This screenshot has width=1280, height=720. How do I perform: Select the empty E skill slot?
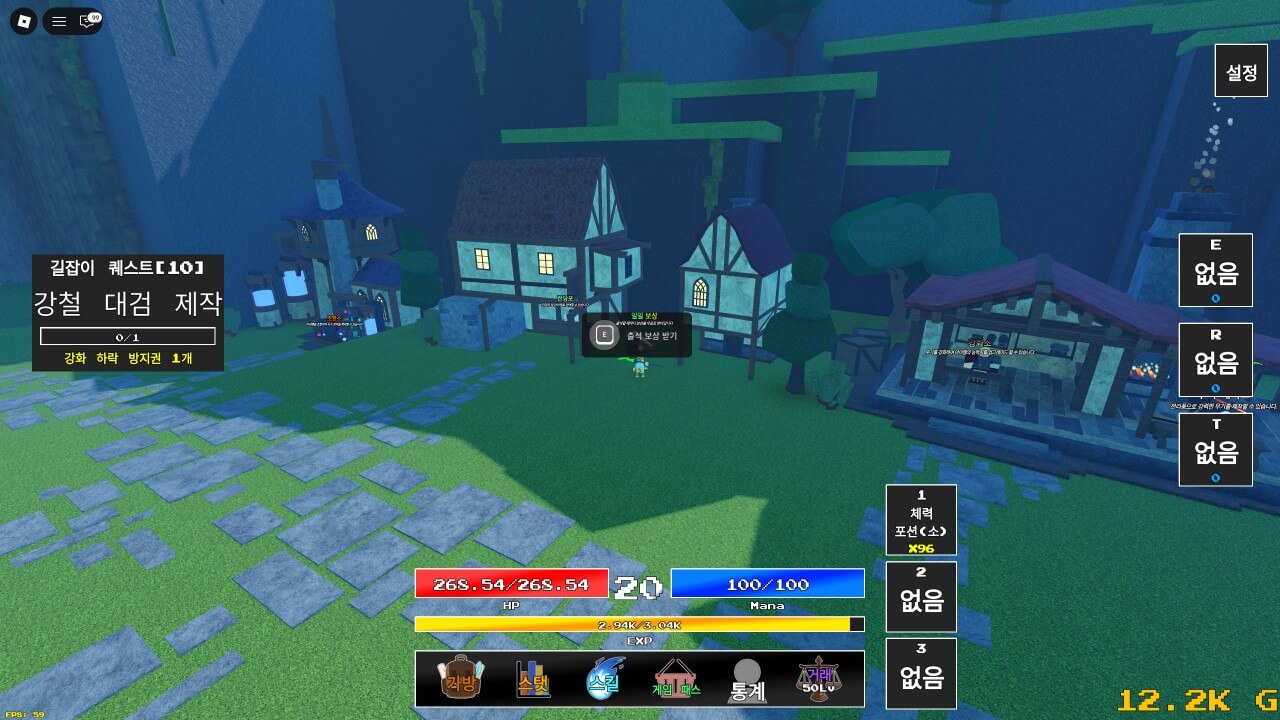[1216, 270]
